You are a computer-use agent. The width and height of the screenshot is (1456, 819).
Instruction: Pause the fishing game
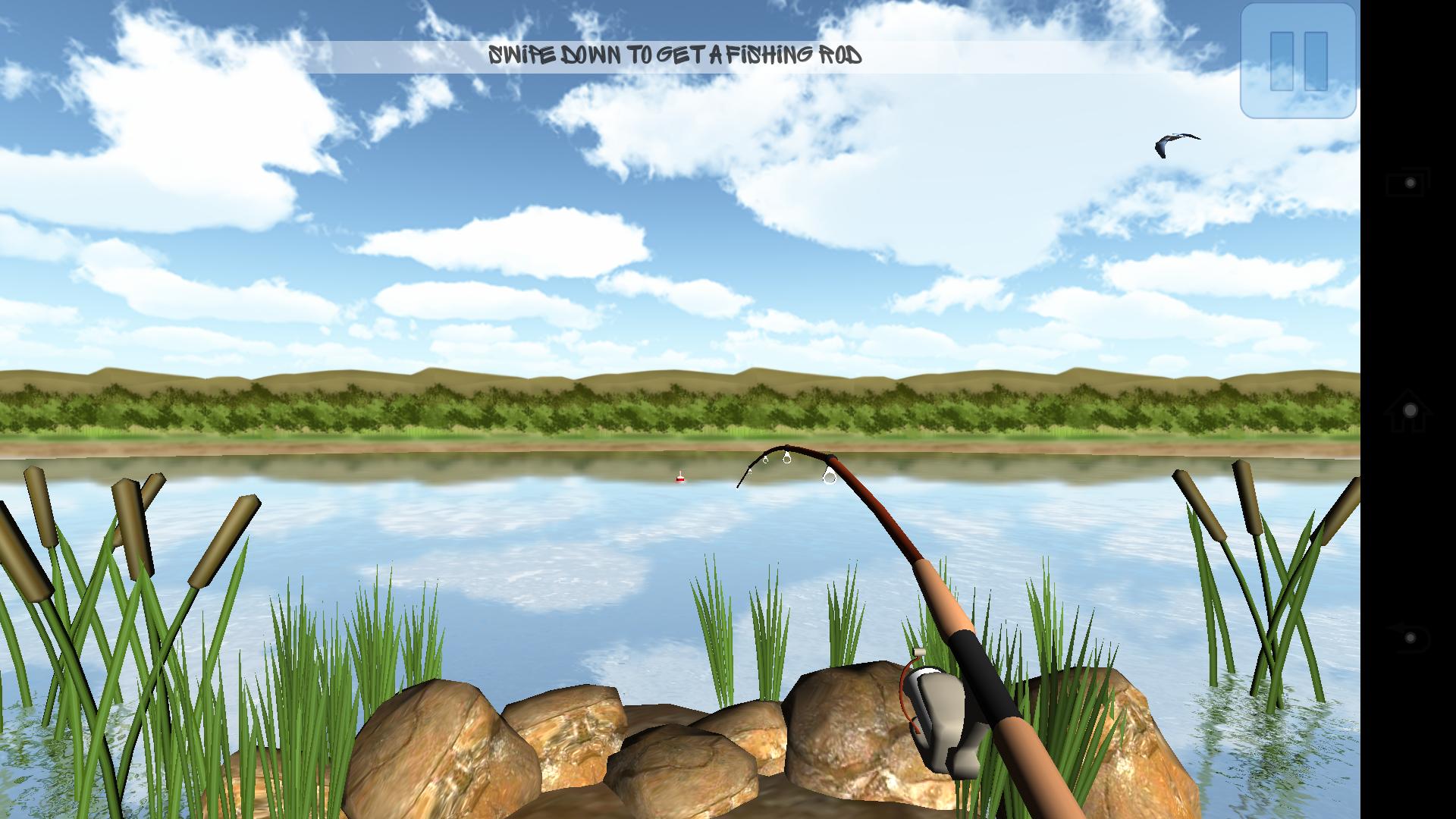pyautogui.click(x=1298, y=61)
